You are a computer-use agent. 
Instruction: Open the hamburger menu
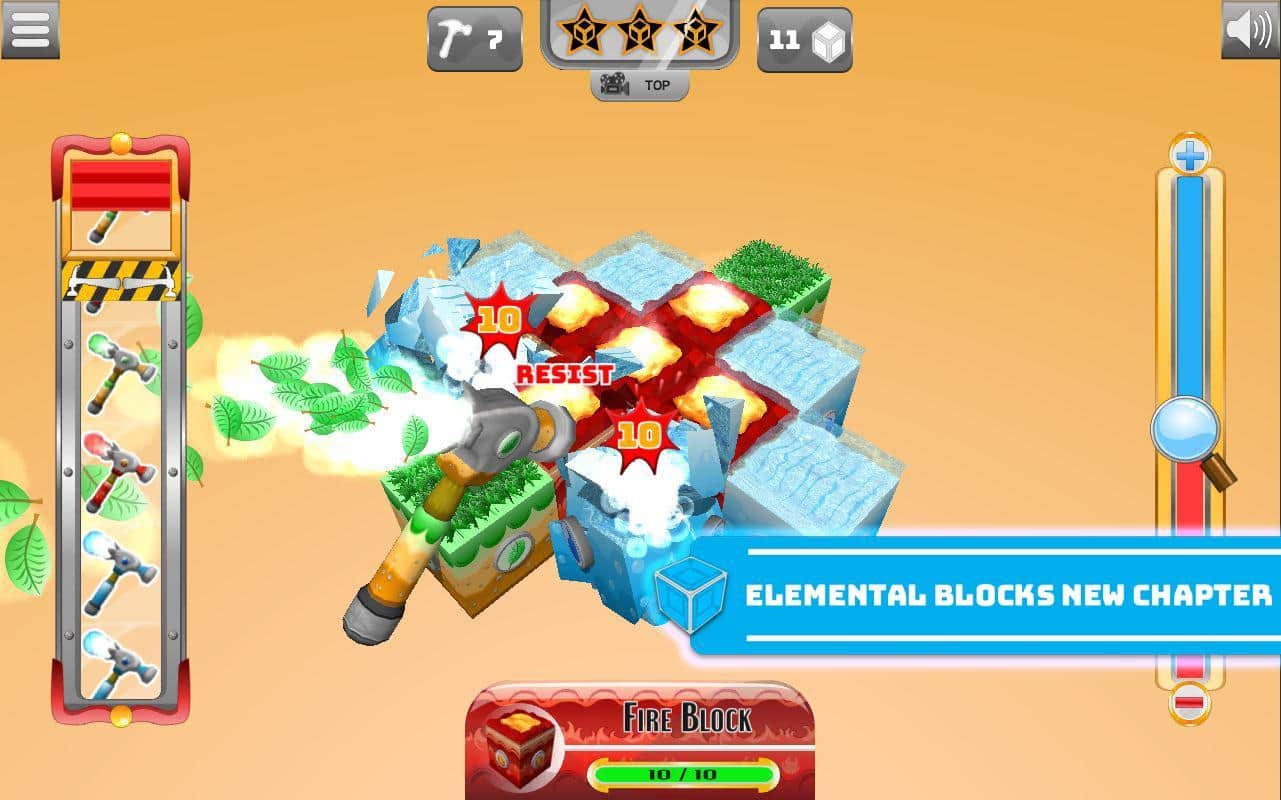coord(31,30)
